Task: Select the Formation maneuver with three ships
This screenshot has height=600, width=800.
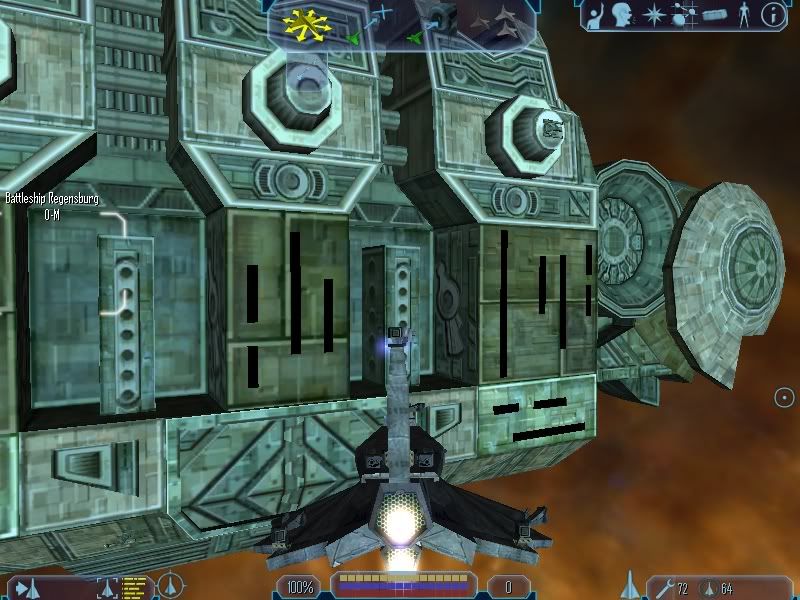Action: coord(499,23)
